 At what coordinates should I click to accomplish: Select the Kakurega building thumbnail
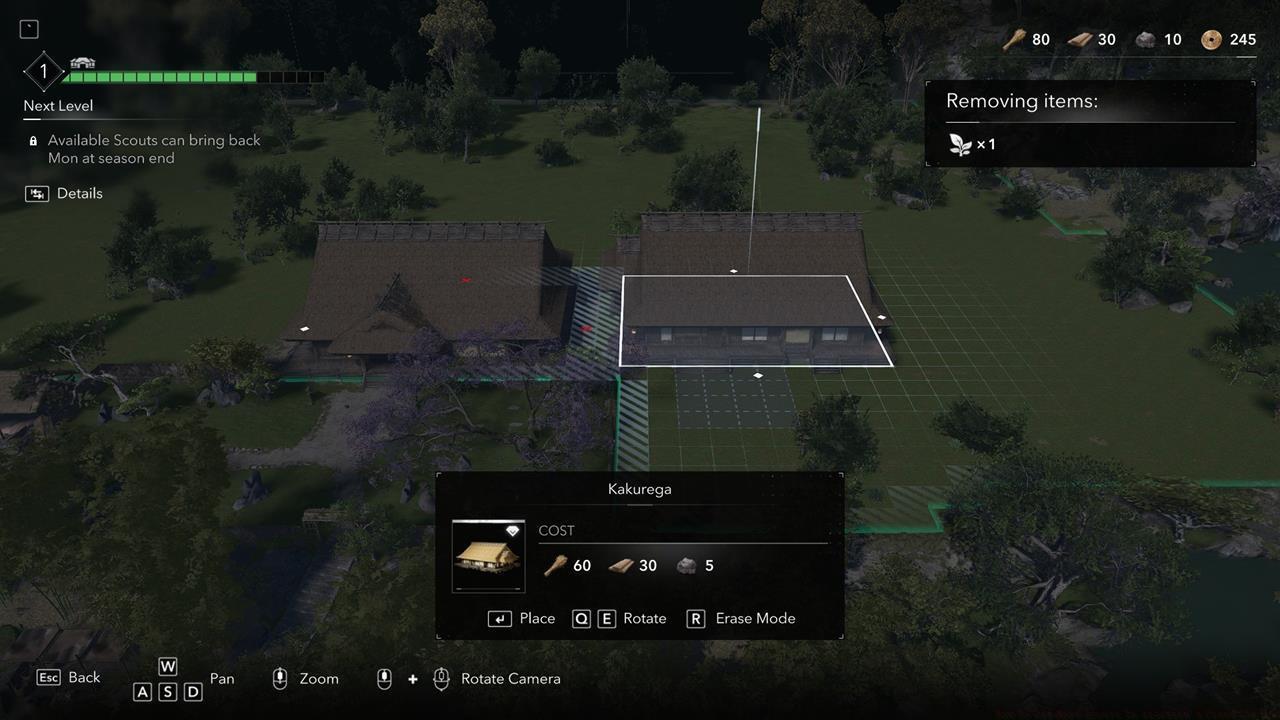488,556
